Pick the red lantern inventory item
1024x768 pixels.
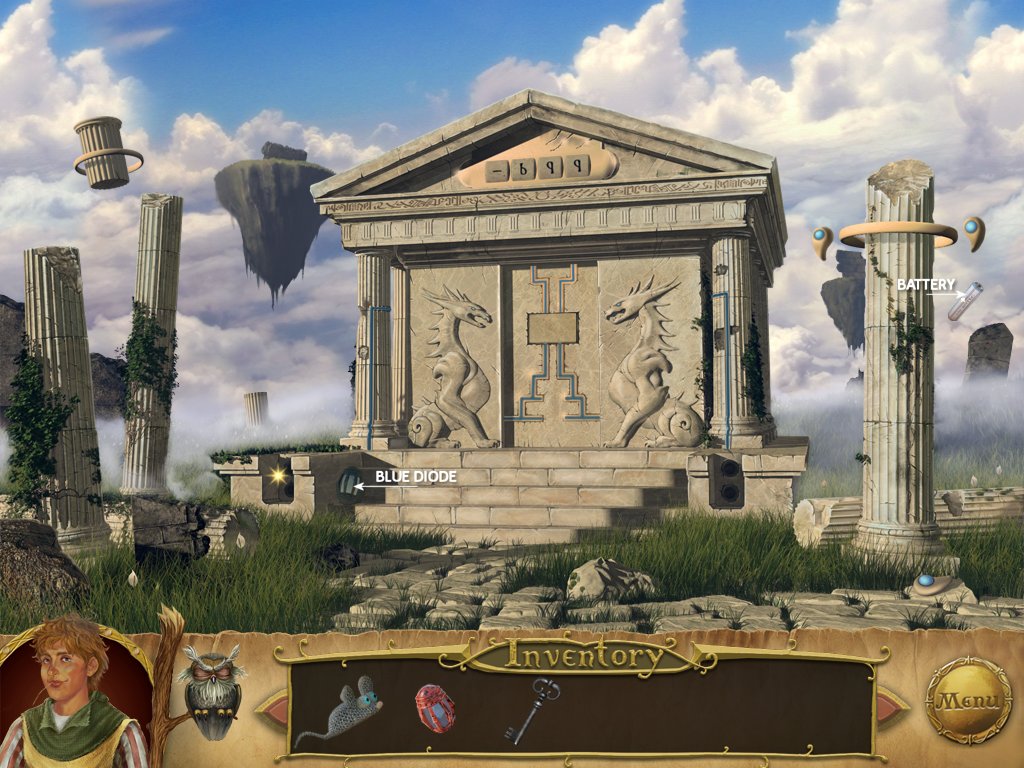click(x=435, y=708)
